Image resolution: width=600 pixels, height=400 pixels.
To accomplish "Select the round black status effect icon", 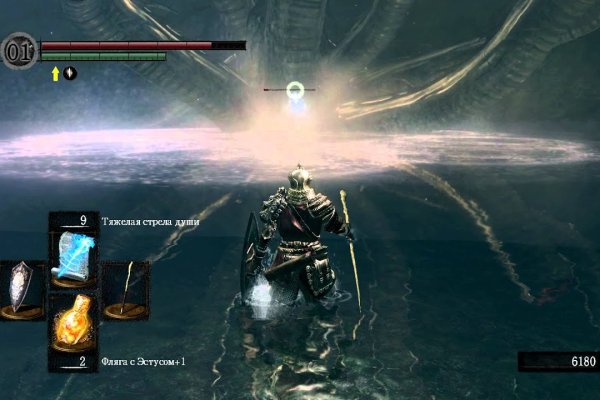I will click(x=70, y=73).
